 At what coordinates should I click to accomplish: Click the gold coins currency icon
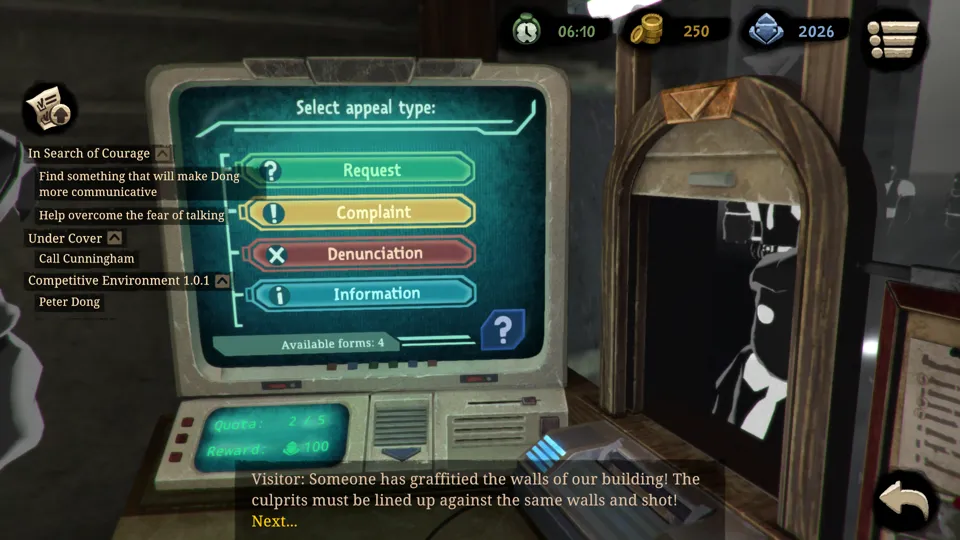click(646, 31)
